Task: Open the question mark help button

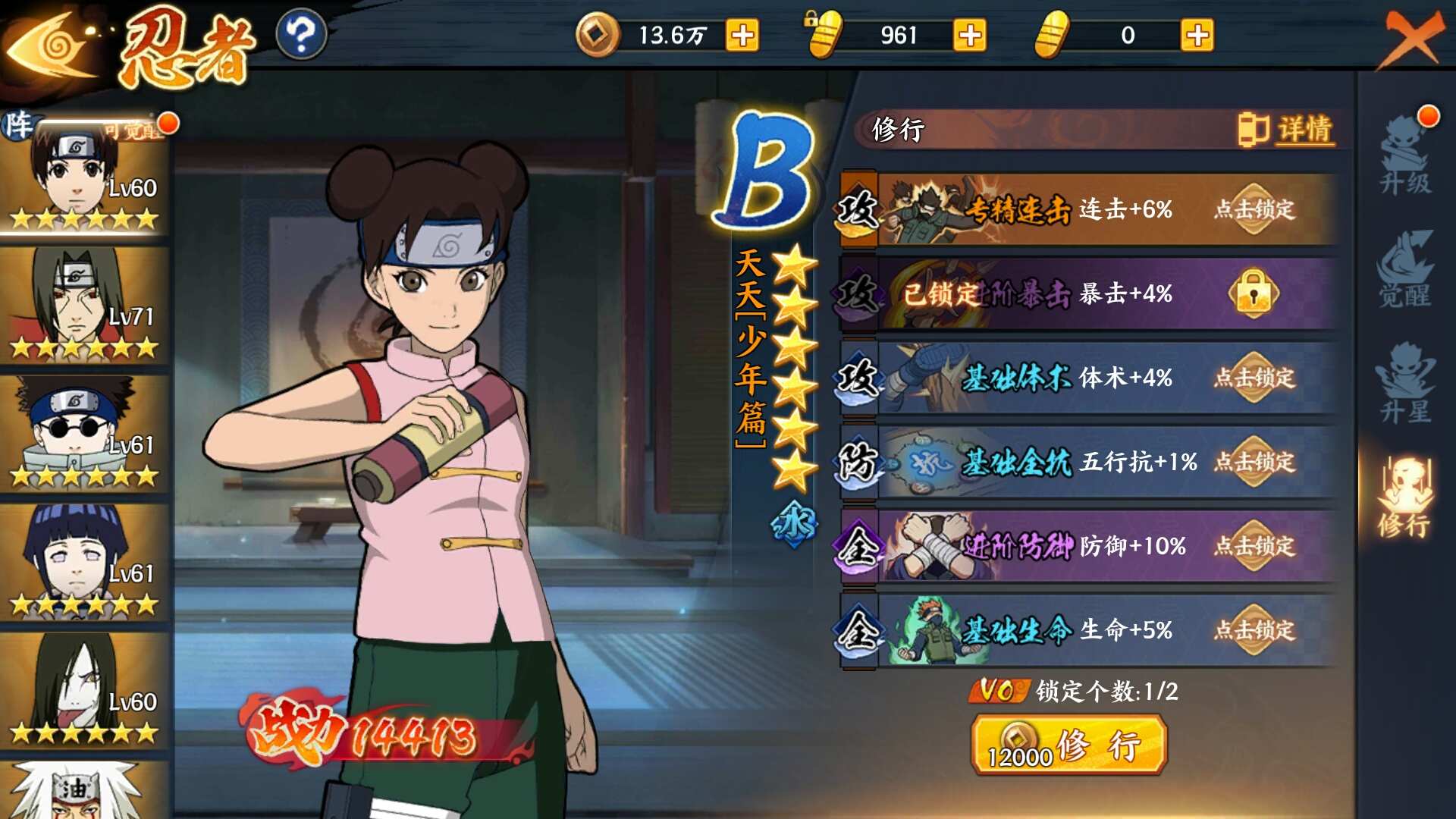Action: pyautogui.click(x=301, y=35)
